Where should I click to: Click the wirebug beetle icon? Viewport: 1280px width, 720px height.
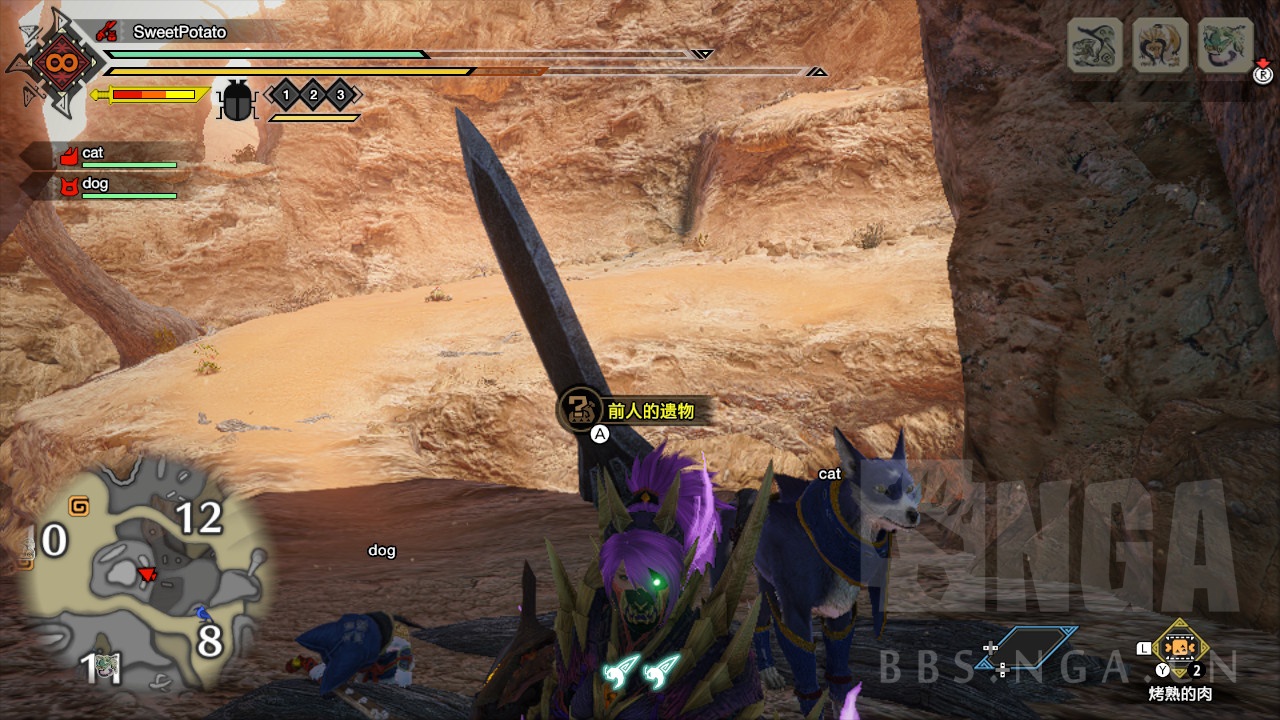(x=237, y=100)
